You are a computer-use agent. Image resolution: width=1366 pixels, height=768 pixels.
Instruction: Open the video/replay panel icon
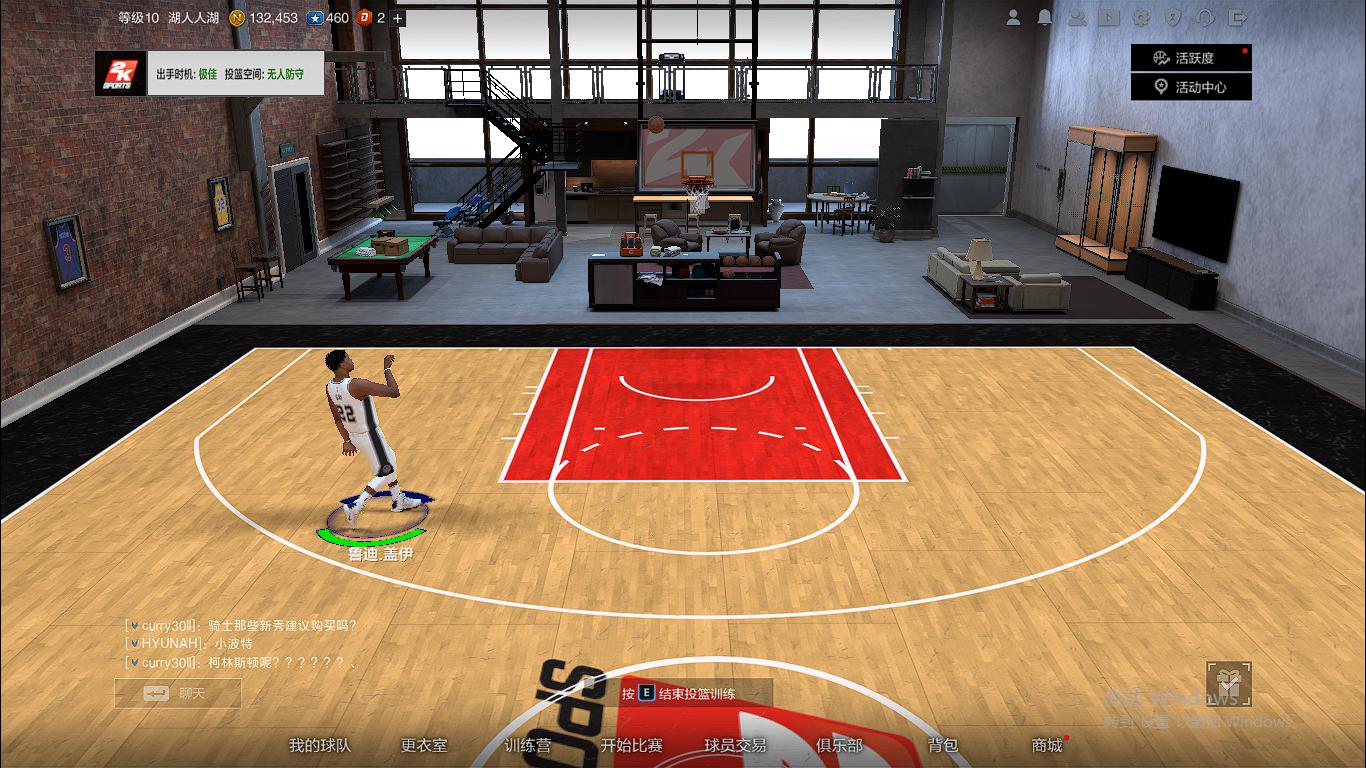1108,17
